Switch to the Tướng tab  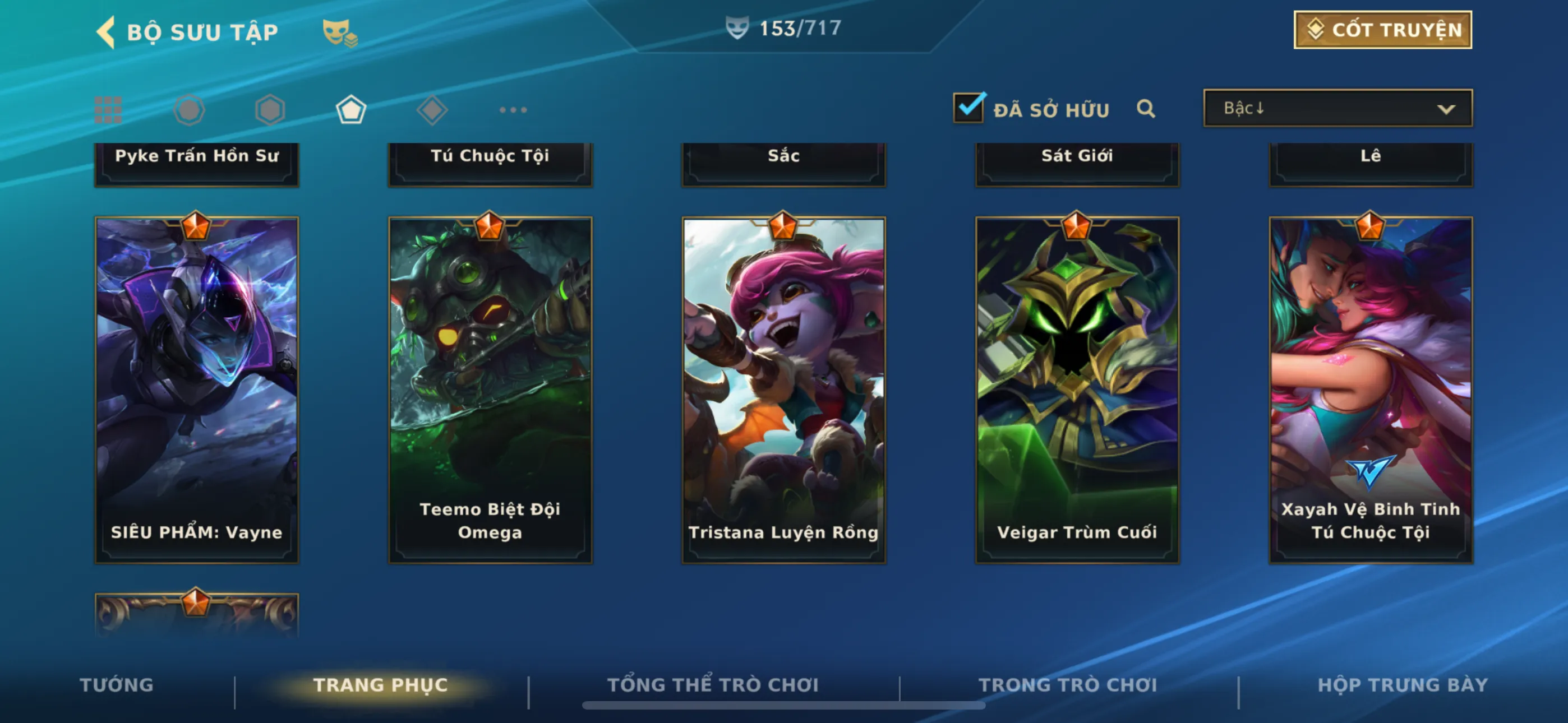117,685
